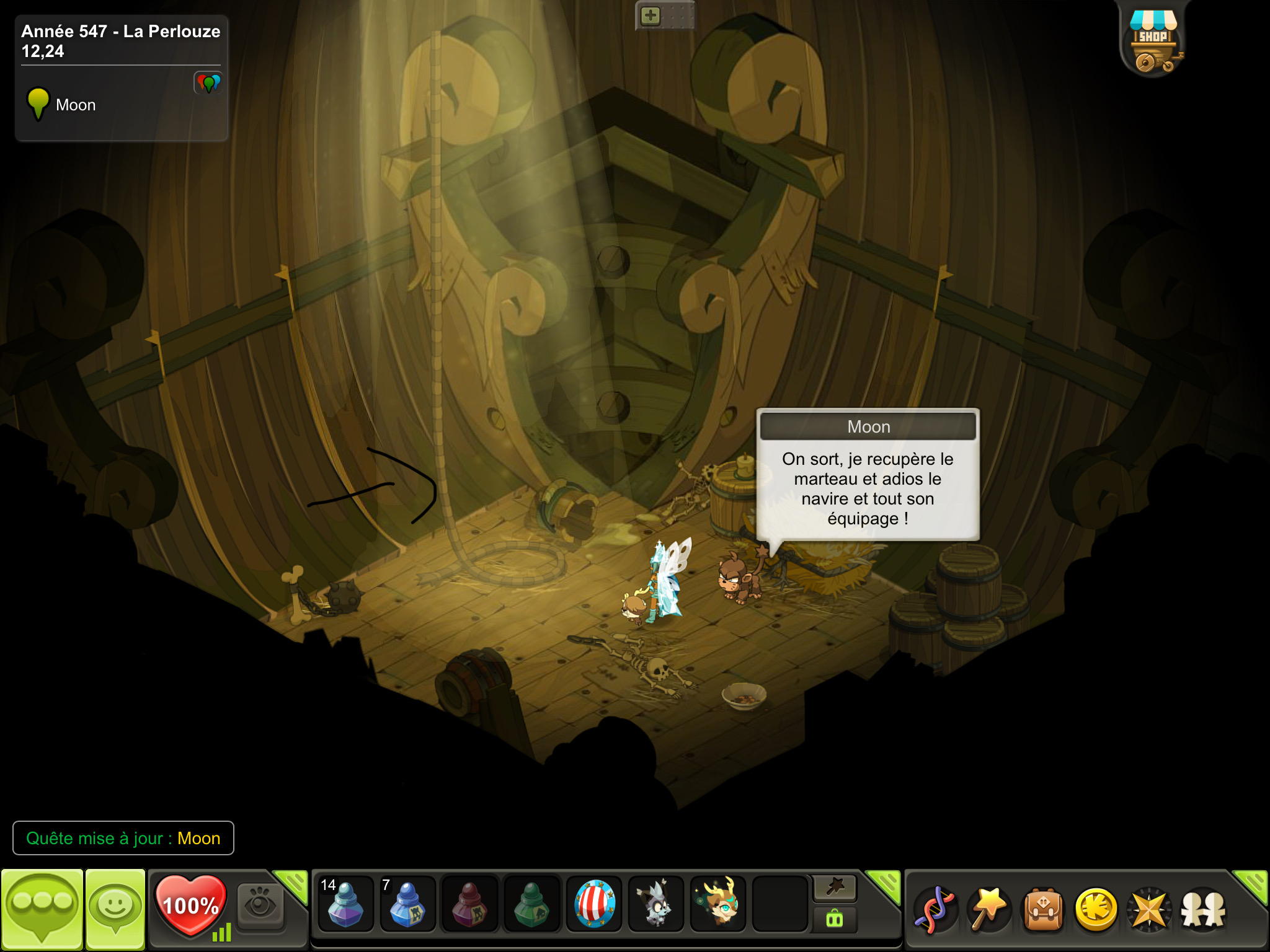This screenshot has height=952, width=1270.
Task: Open the DNA helix characteristics menu
Action: tap(936, 909)
